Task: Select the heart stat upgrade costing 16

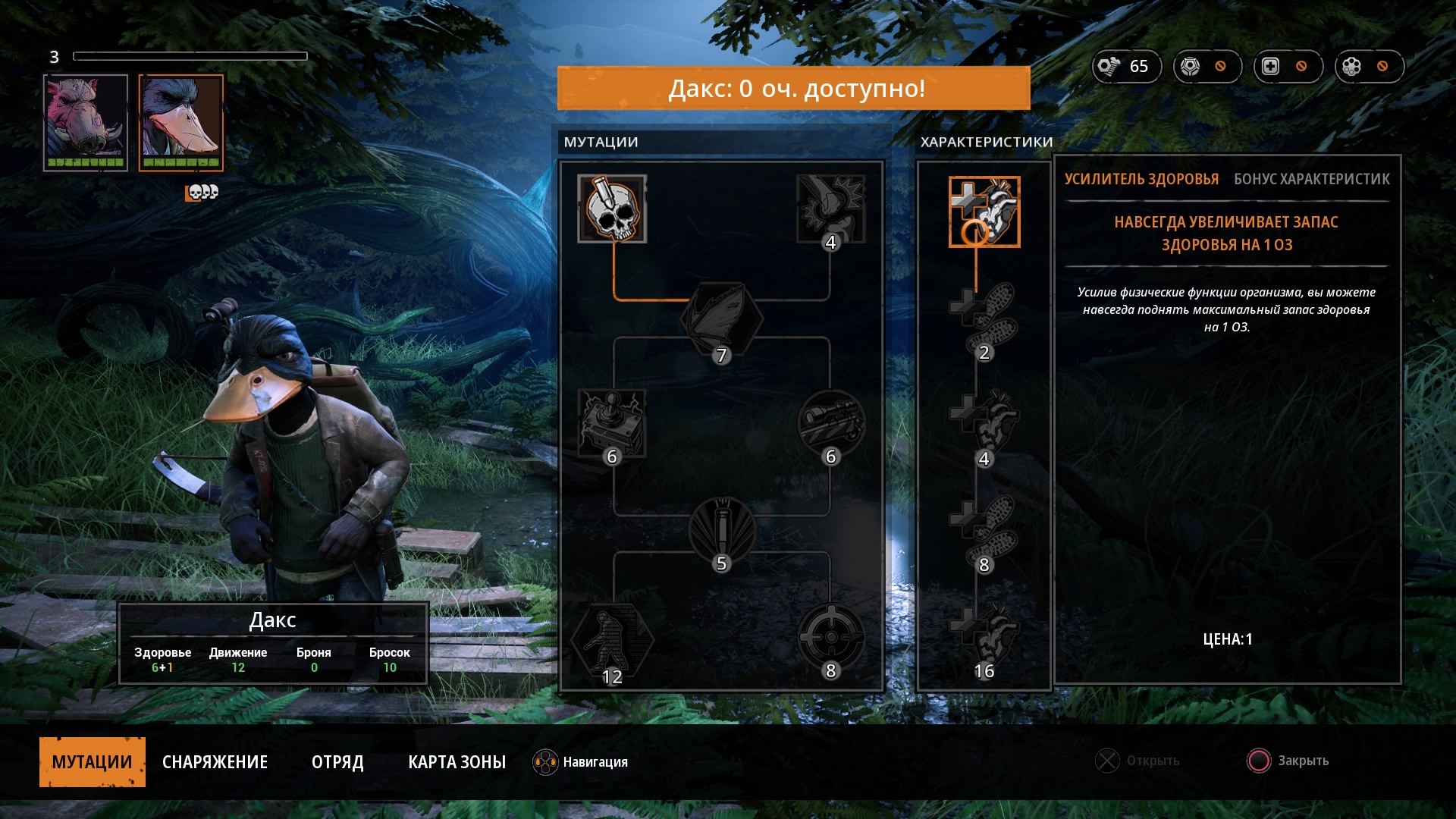Action: point(984,637)
